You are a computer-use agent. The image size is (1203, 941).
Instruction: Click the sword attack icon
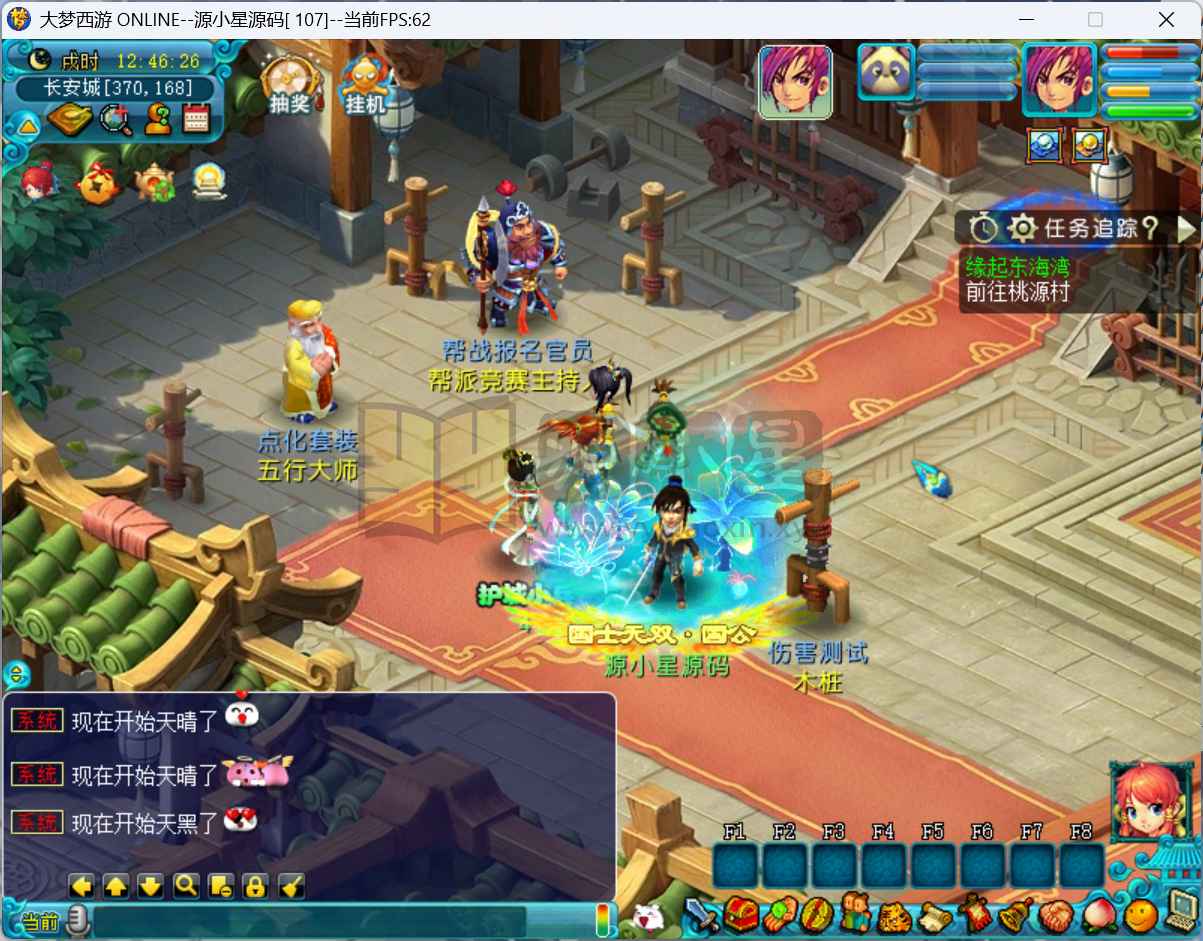click(x=702, y=915)
